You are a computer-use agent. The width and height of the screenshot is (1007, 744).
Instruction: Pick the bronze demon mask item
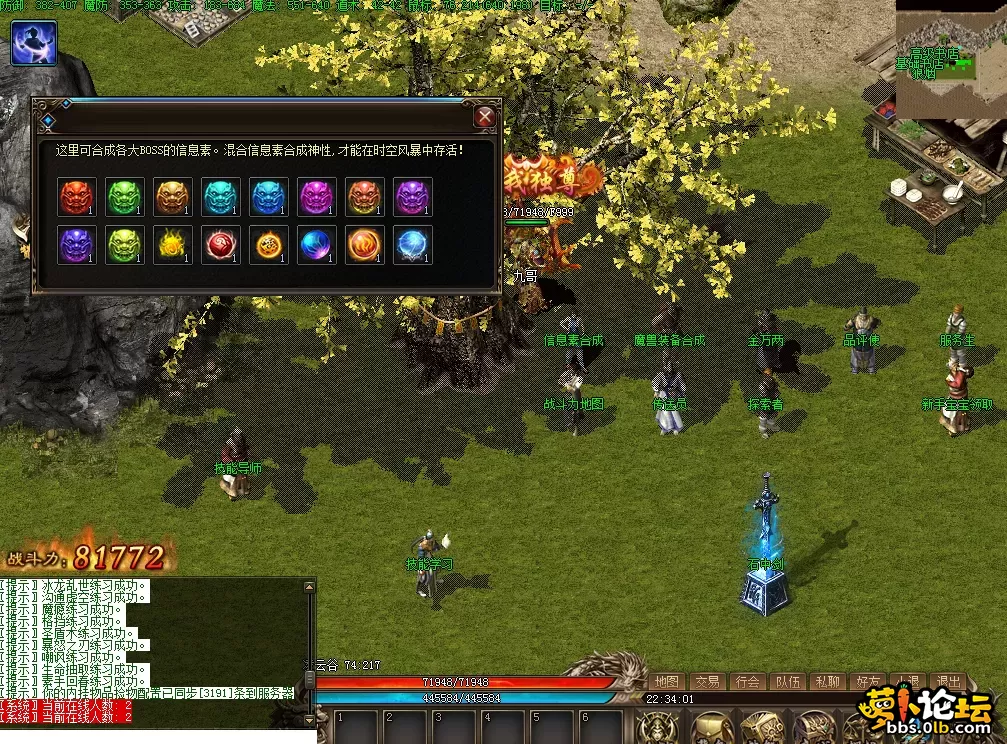click(173, 197)
